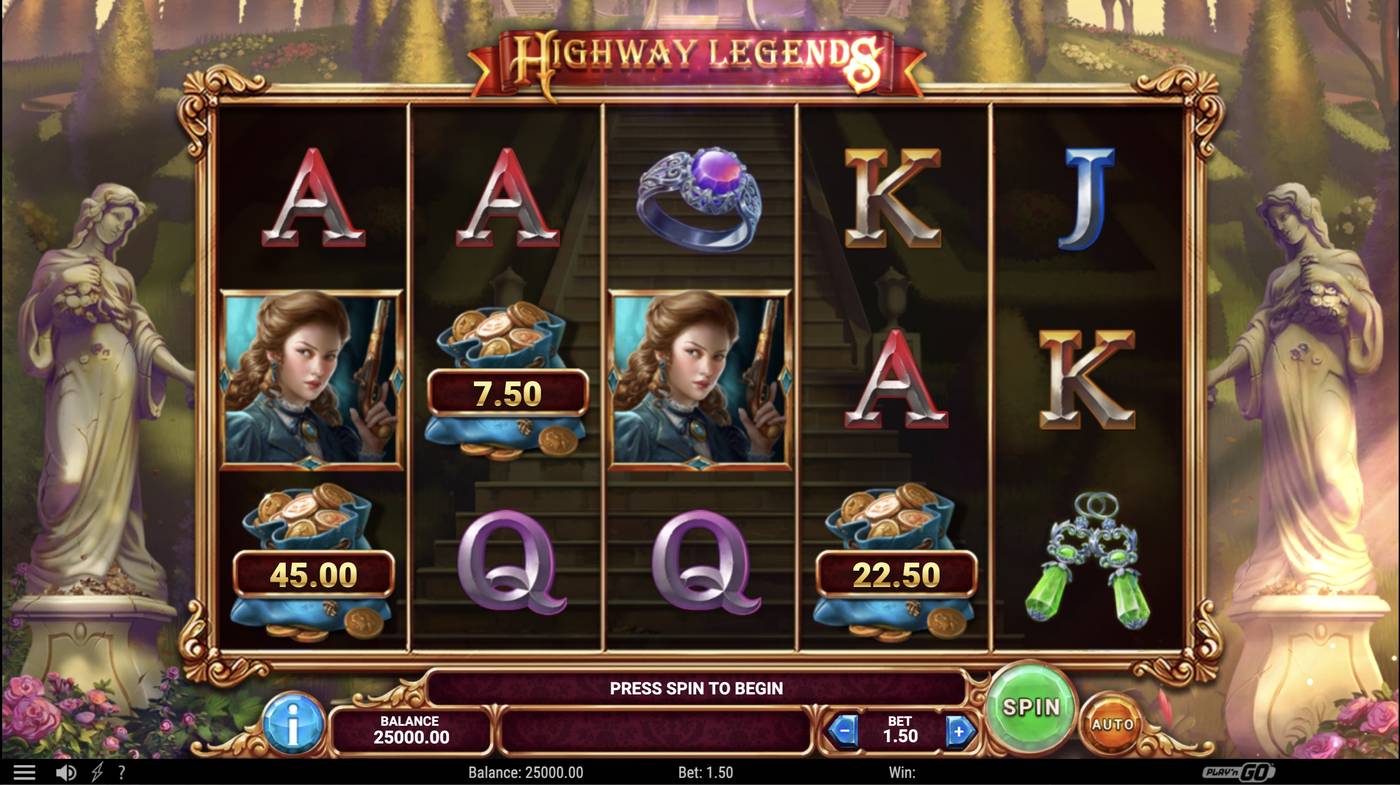1400x785 pixels.
Task: Enable autoplay with the AUTO button
Action: pyautogui.click(x=1110, y=722)
